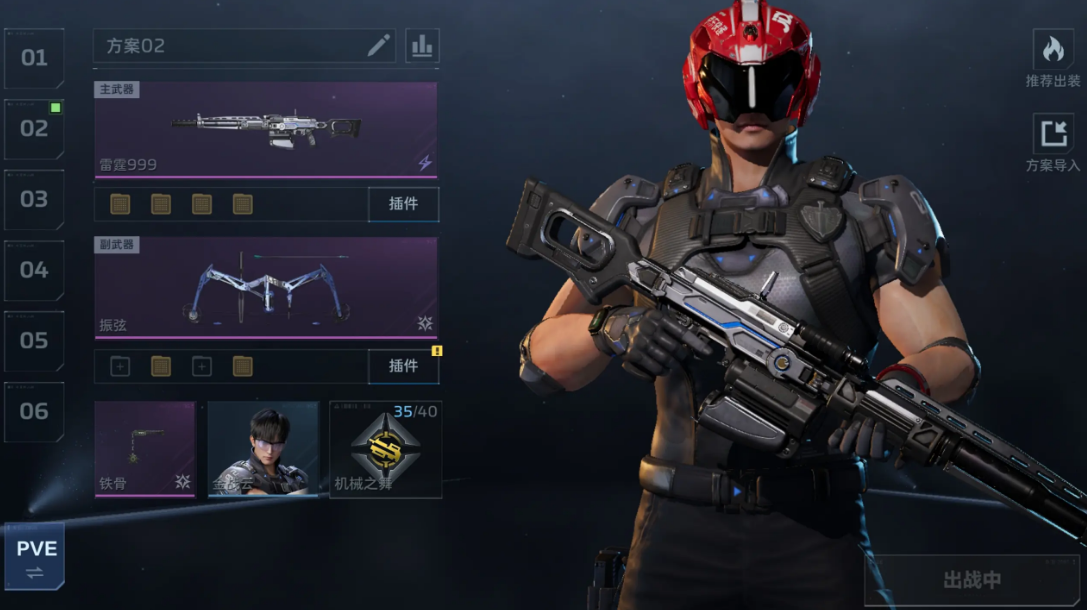Select the 雷霆999 primary weapon card
Viewport: 1087px width, 610px height.
tap(266, 130)
